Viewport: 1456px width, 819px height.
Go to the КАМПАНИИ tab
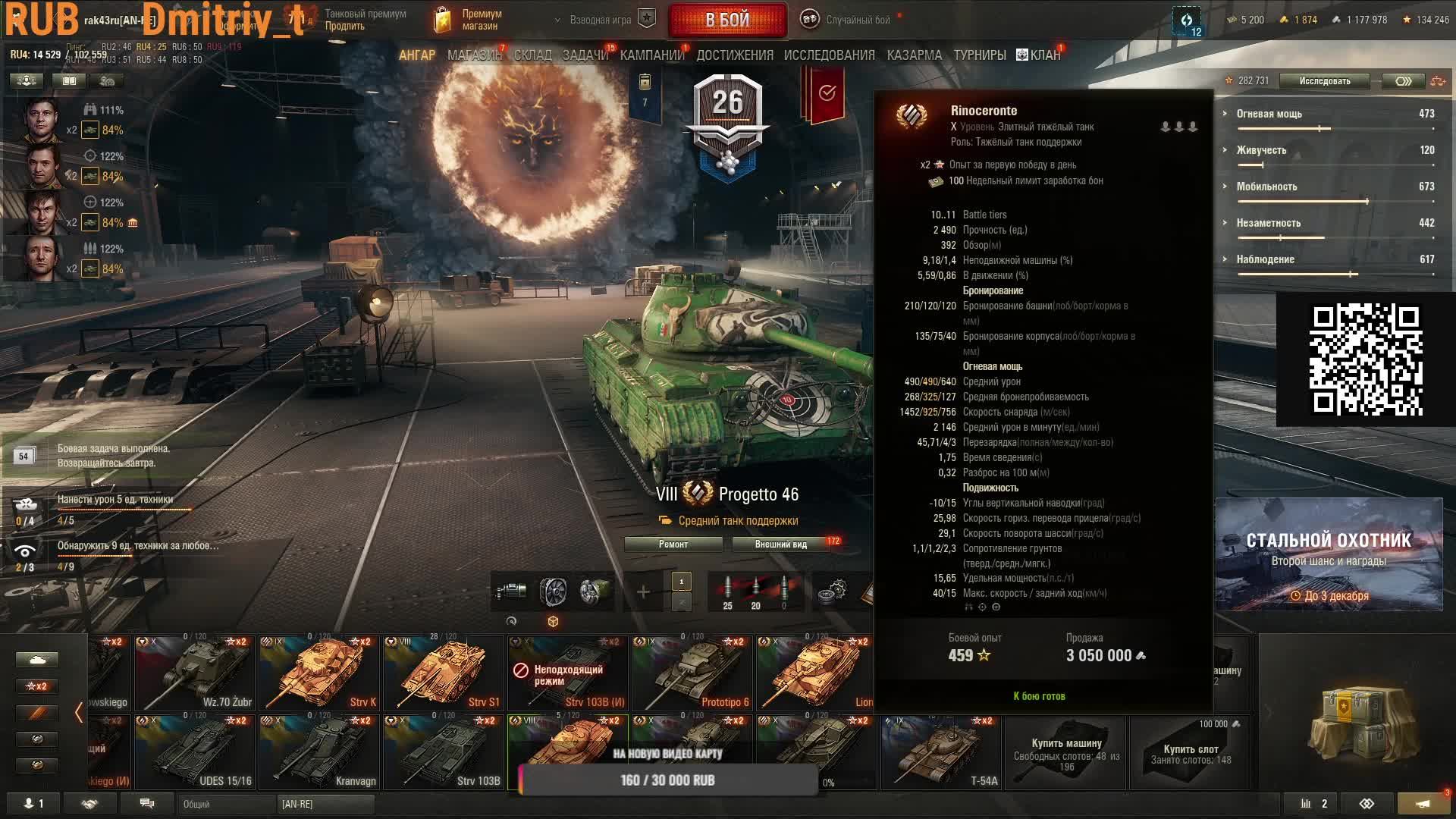point(651,55)
